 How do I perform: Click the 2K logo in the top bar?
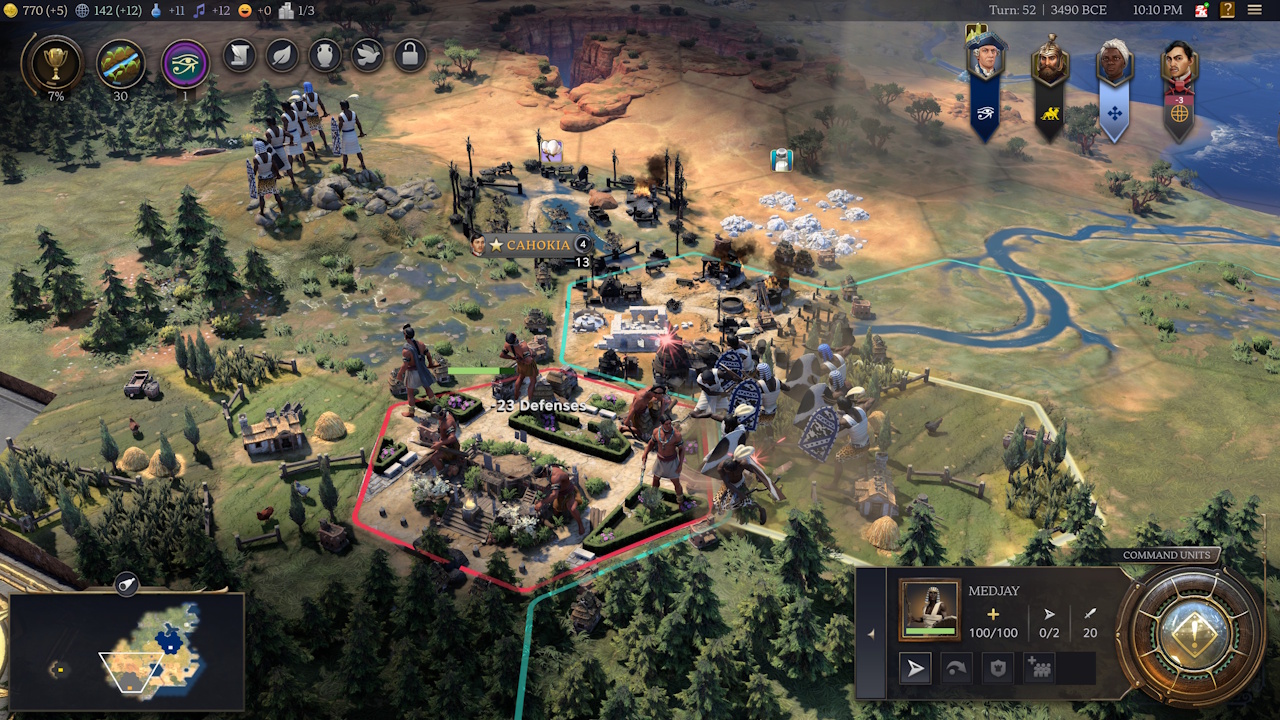pos(1202,10)
